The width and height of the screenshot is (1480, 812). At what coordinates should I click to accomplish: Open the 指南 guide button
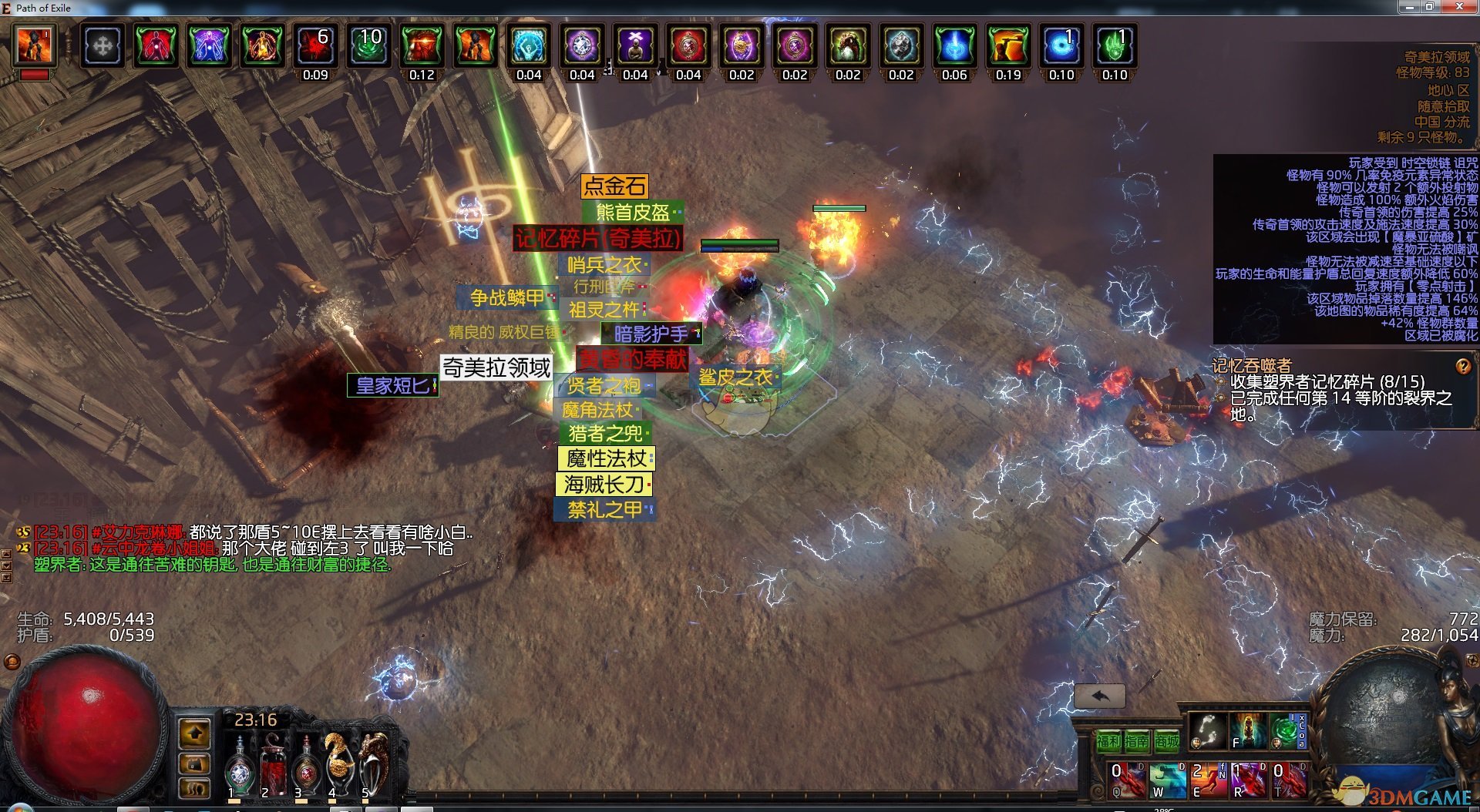pyautogui.click(x=1137, y=741)
